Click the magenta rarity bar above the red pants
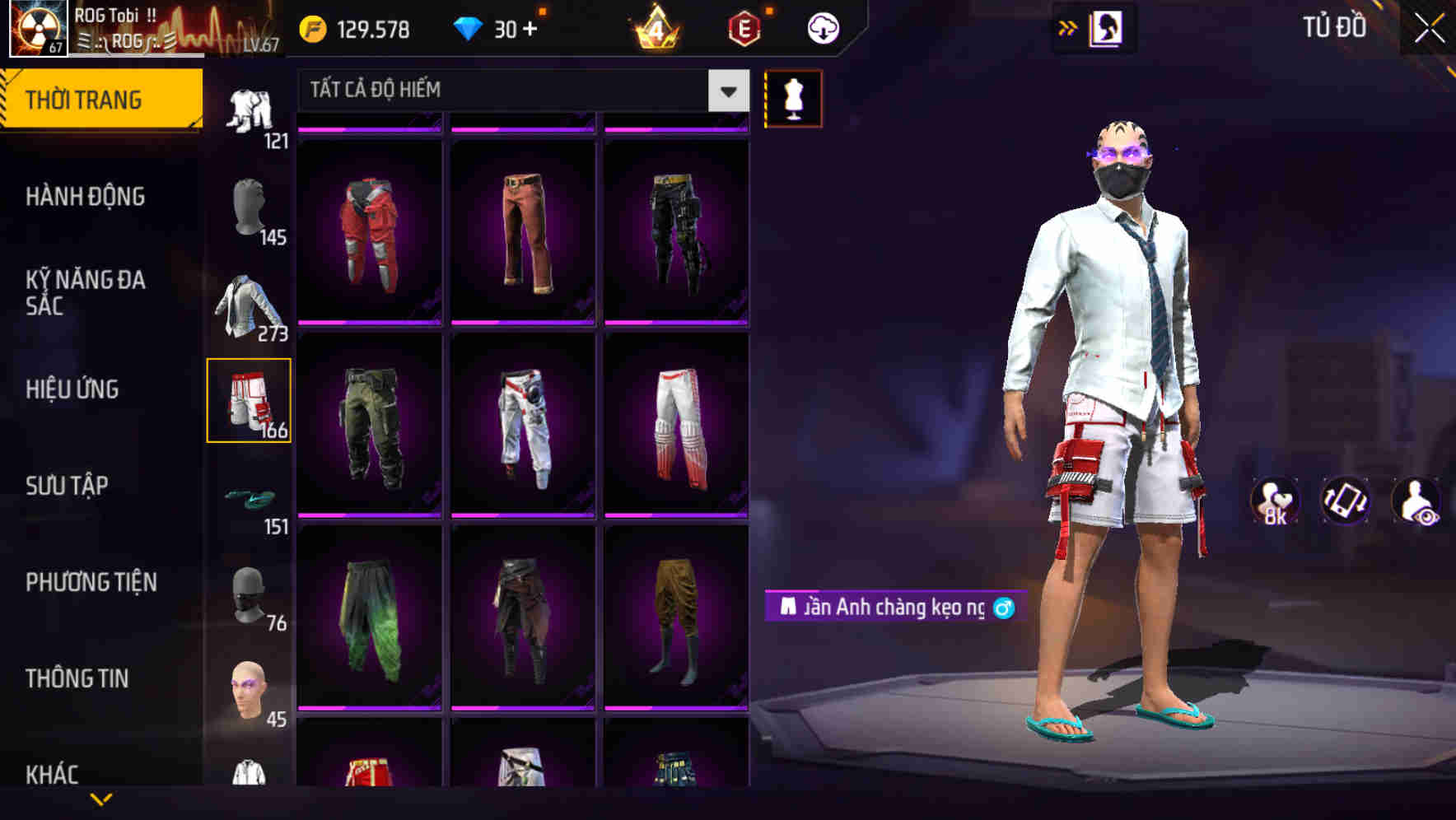Viewport: 1456px width, 820px height. (370, 128)
